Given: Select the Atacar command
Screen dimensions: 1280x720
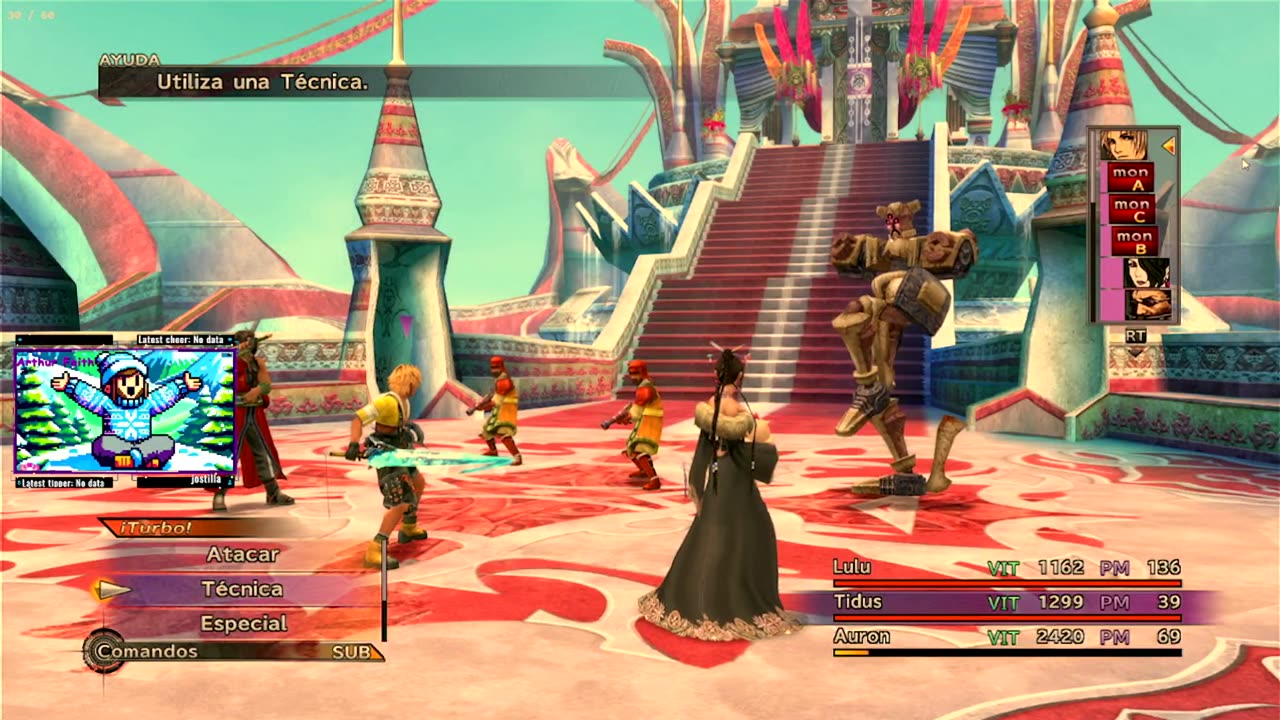Looking at the screenshot, I should (243, 554).
